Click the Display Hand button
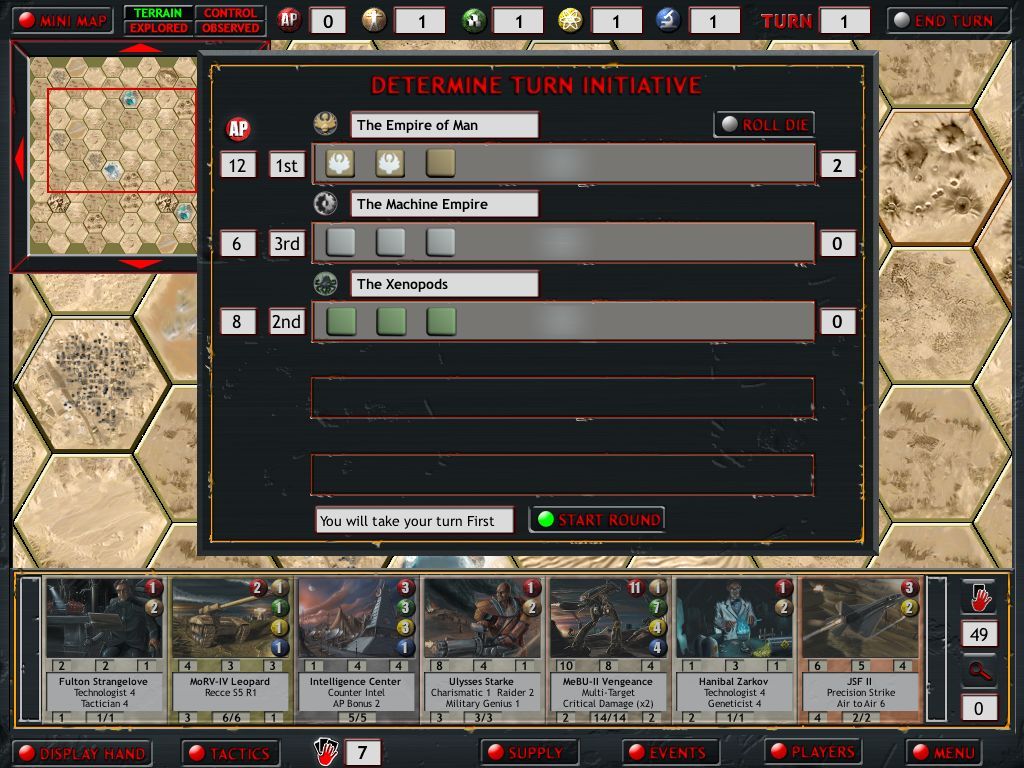Viewport: 1024px width, 768px height. point(82,753)
